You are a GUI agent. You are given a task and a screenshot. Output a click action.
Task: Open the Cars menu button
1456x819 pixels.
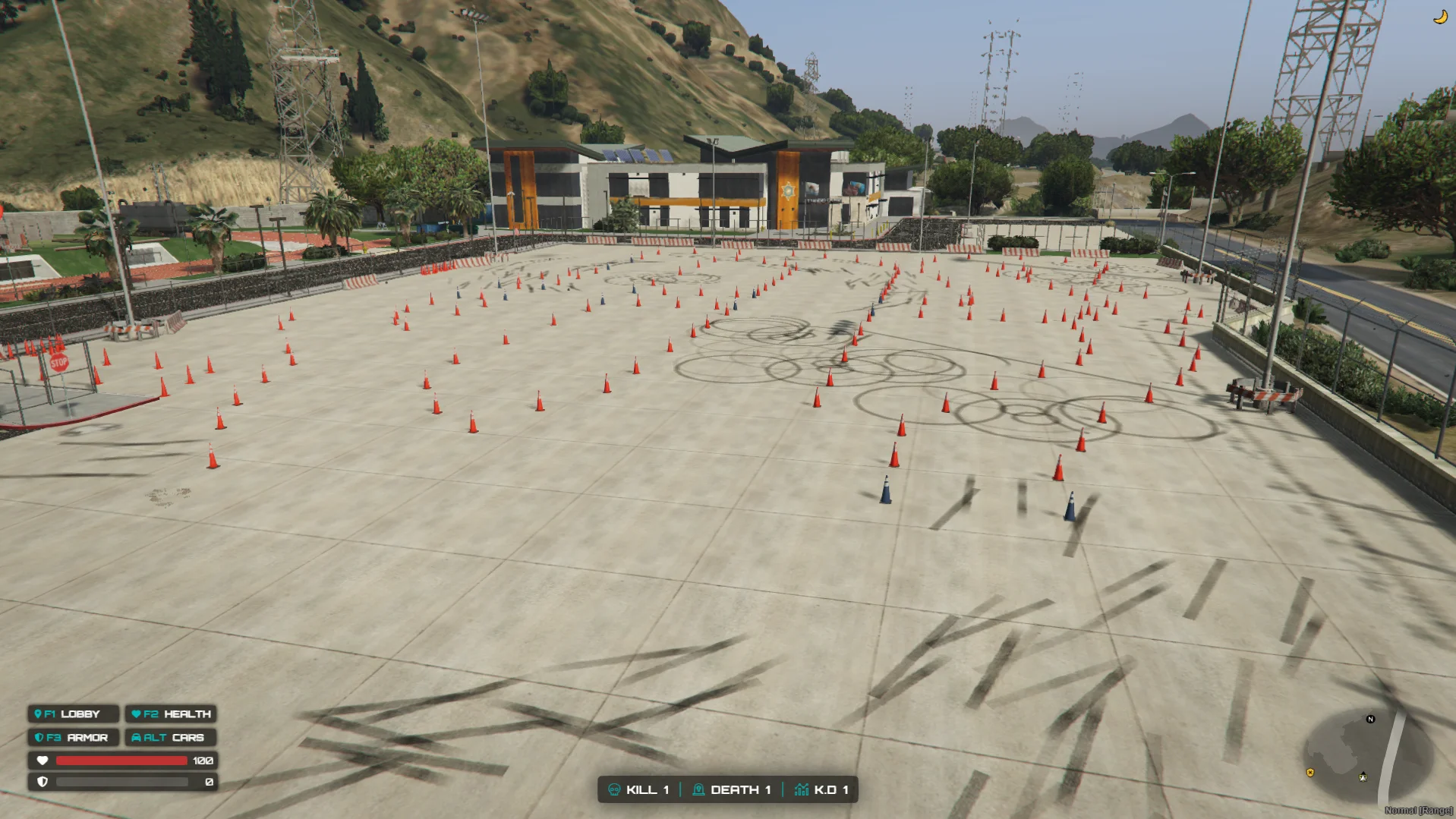171,737
